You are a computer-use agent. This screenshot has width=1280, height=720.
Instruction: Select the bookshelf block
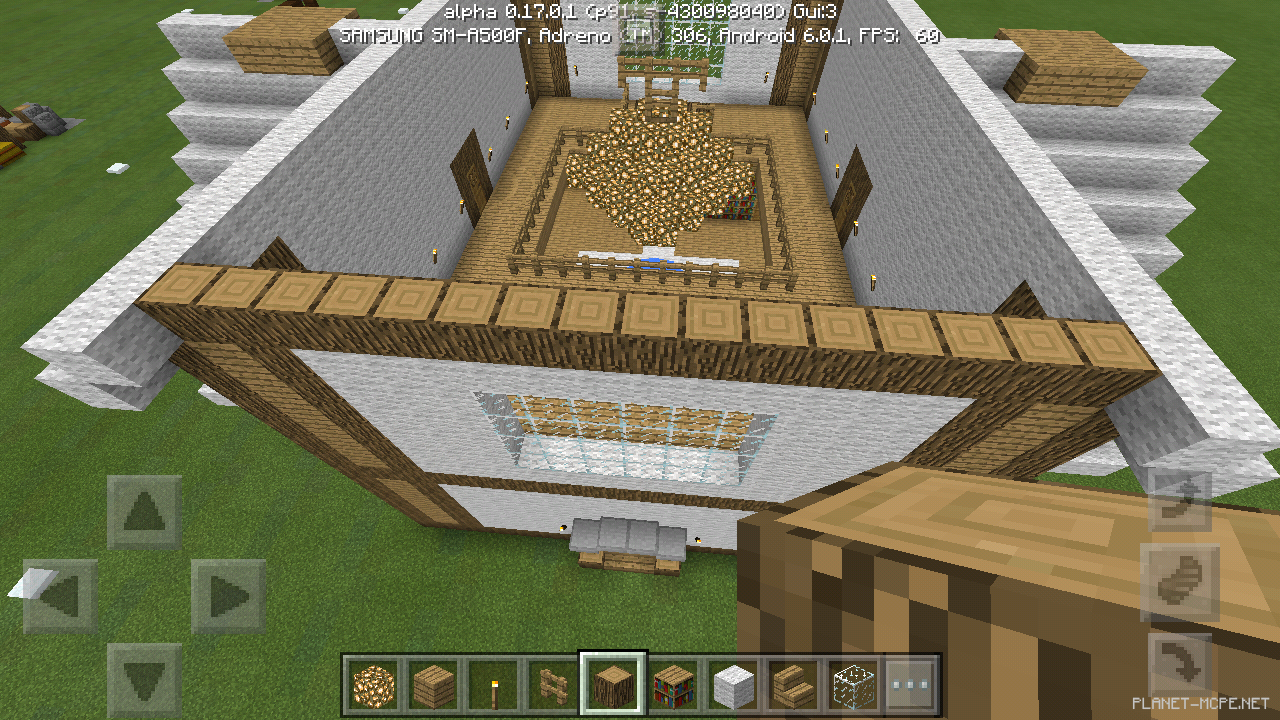pyautogui.click(x=671, y=685)
